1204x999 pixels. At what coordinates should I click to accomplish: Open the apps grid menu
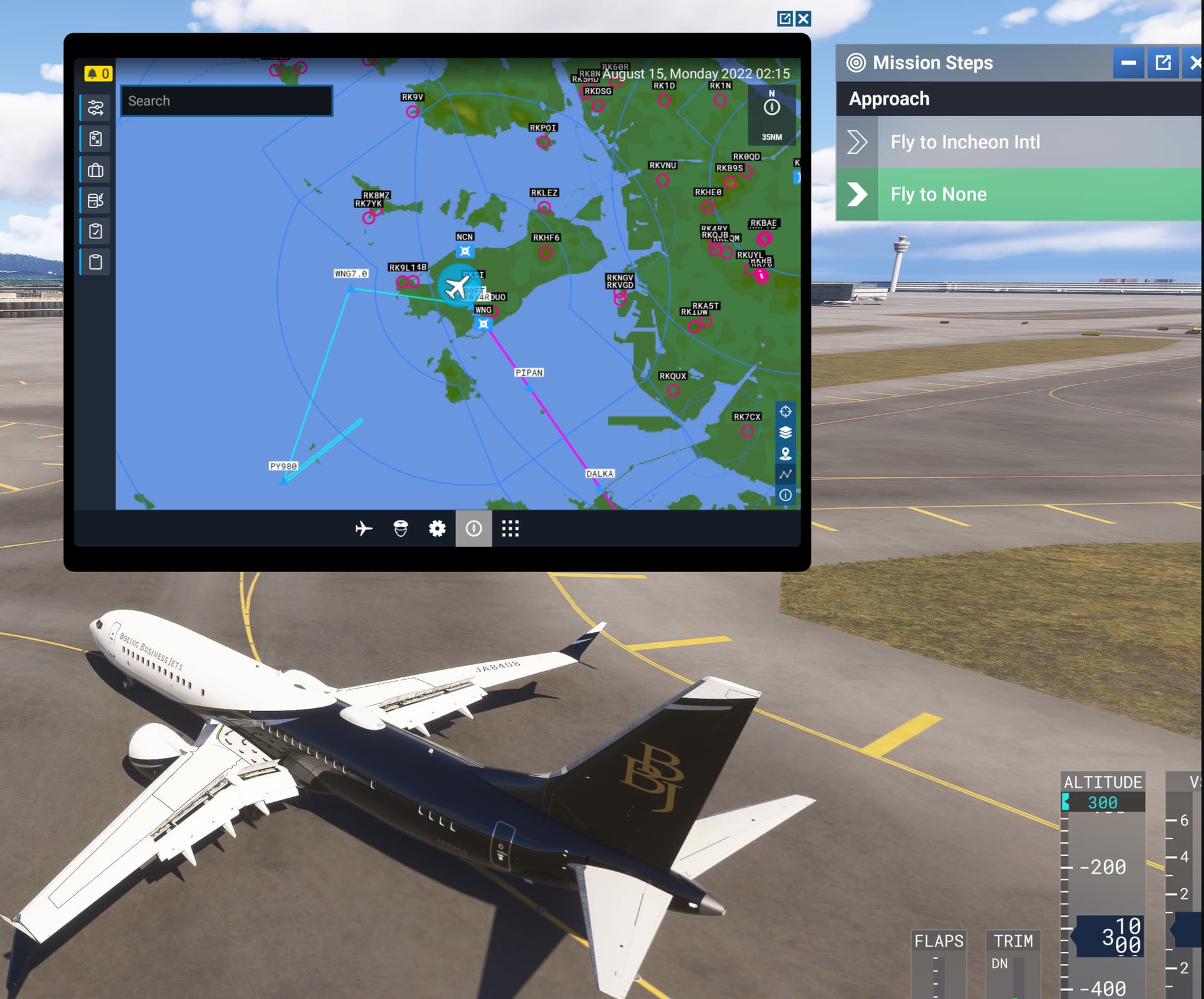coord(512,529)
